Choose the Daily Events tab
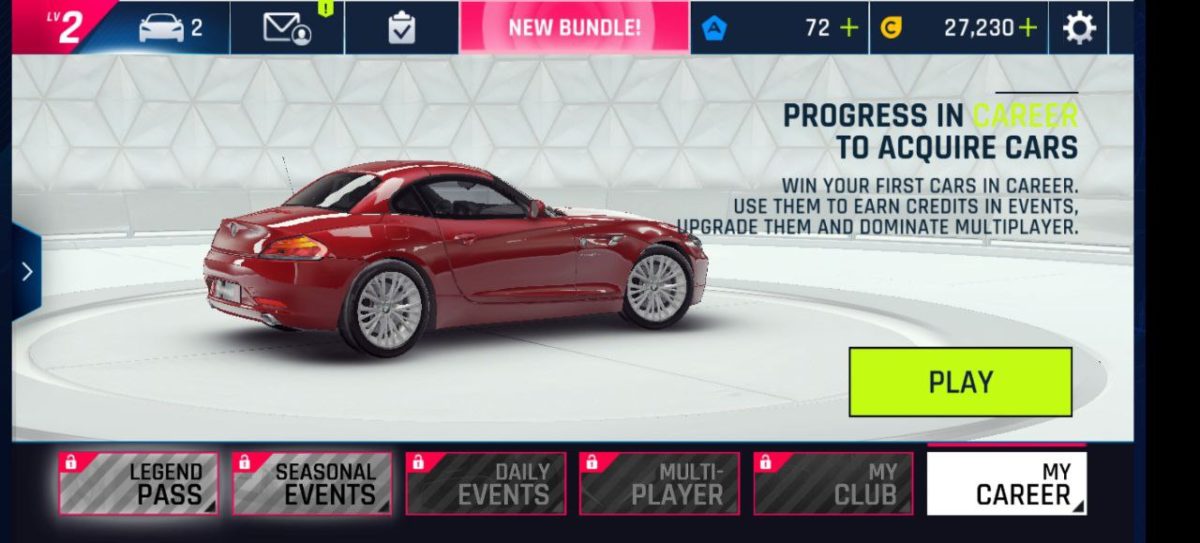Image resolution: width=1200 pixels, height=543 pixels. 486,484
